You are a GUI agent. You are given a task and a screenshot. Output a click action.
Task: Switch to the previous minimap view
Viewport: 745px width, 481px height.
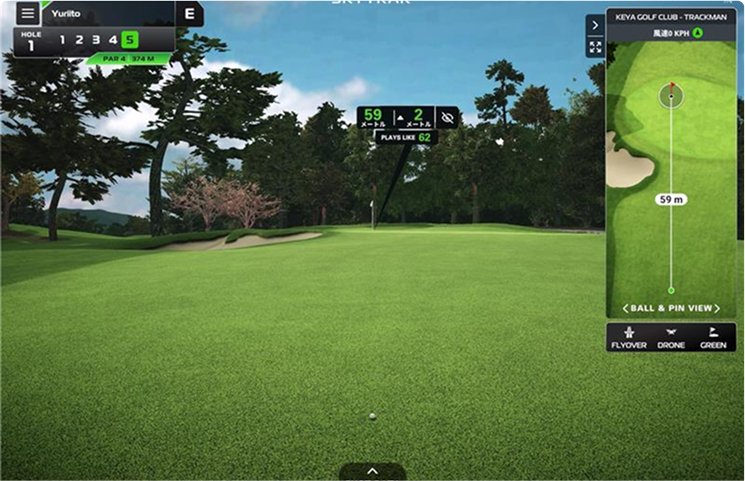pyautogui.click(x=626, y=308)
